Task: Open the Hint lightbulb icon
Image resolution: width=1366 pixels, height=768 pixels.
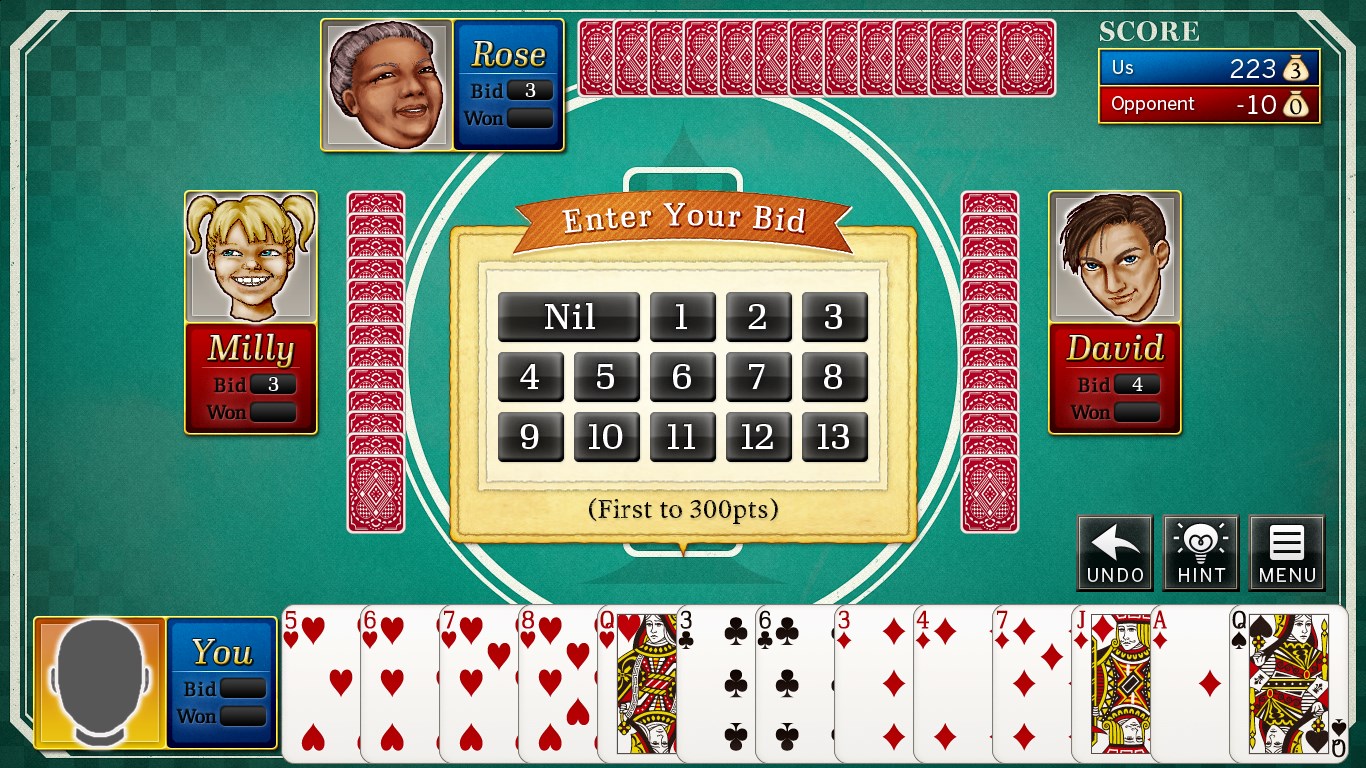Action: coord(1200,552)
